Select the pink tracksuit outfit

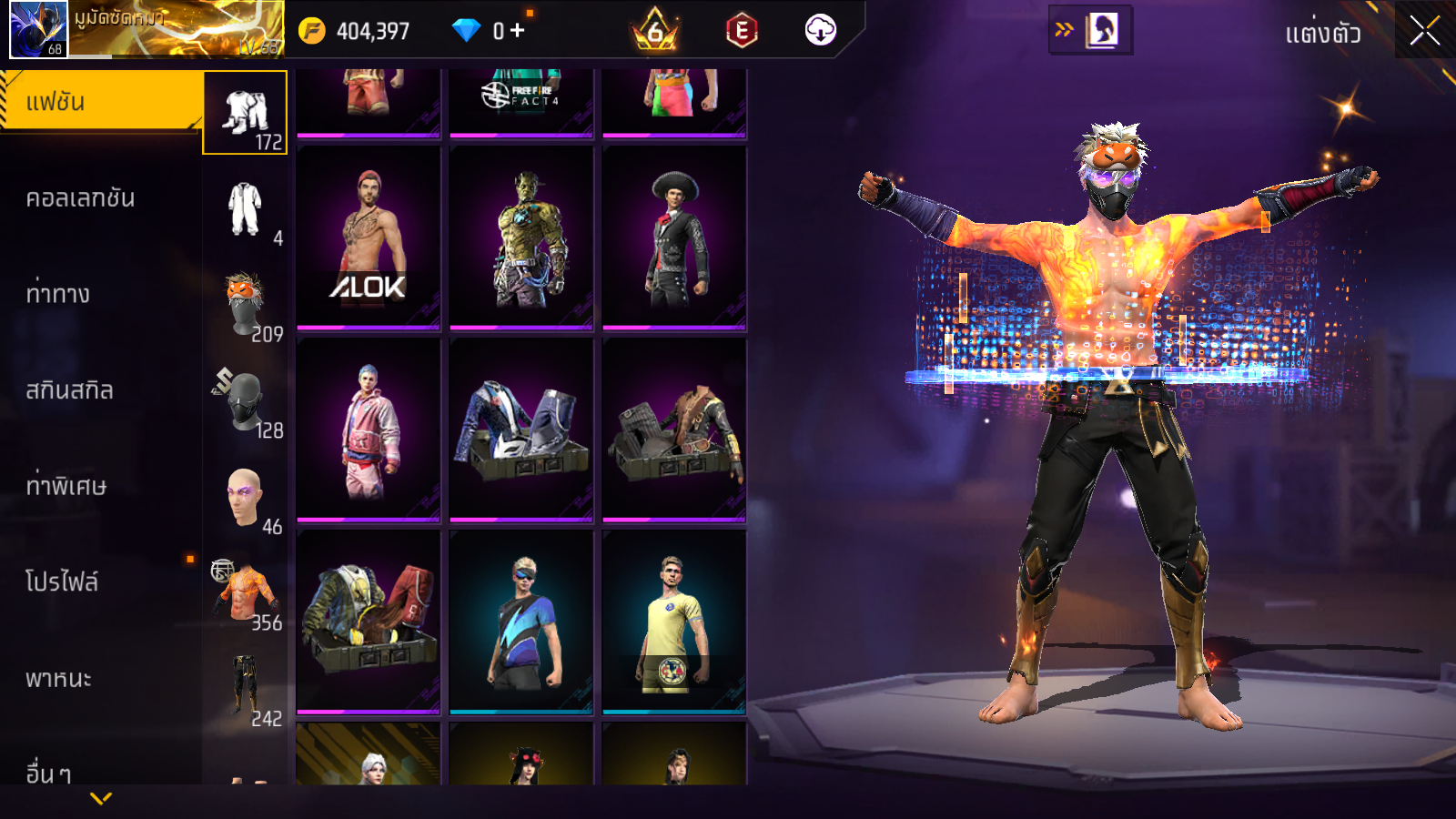[x=369, y=430]
